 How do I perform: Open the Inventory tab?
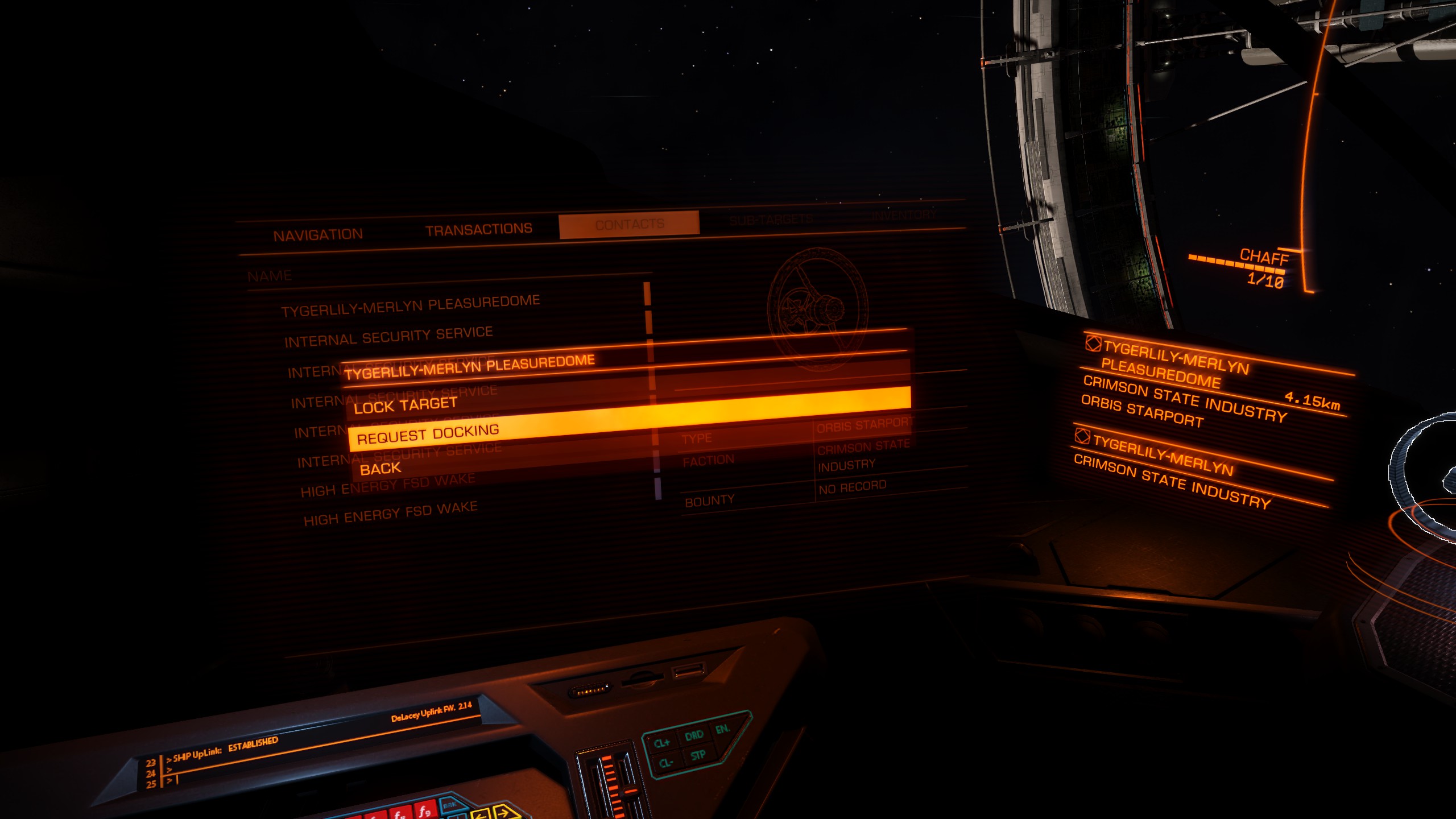(x=903, y=215)
